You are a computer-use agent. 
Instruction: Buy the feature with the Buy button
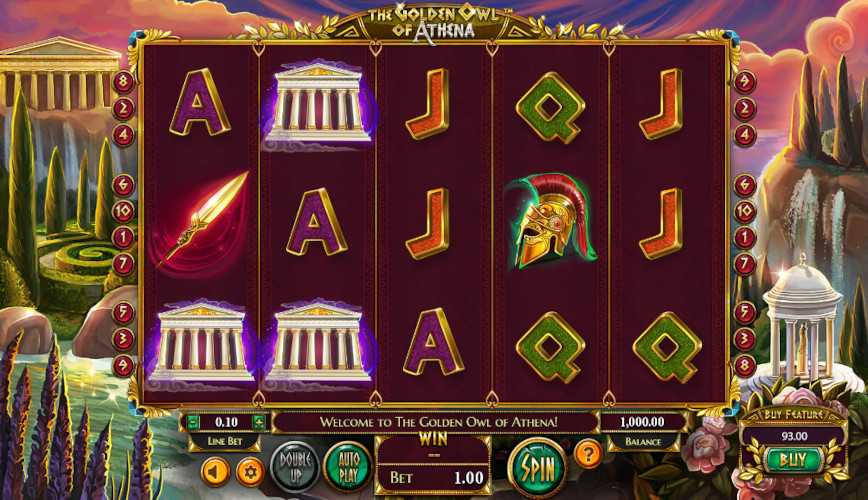pyautogui.click(x=792, y=459)
